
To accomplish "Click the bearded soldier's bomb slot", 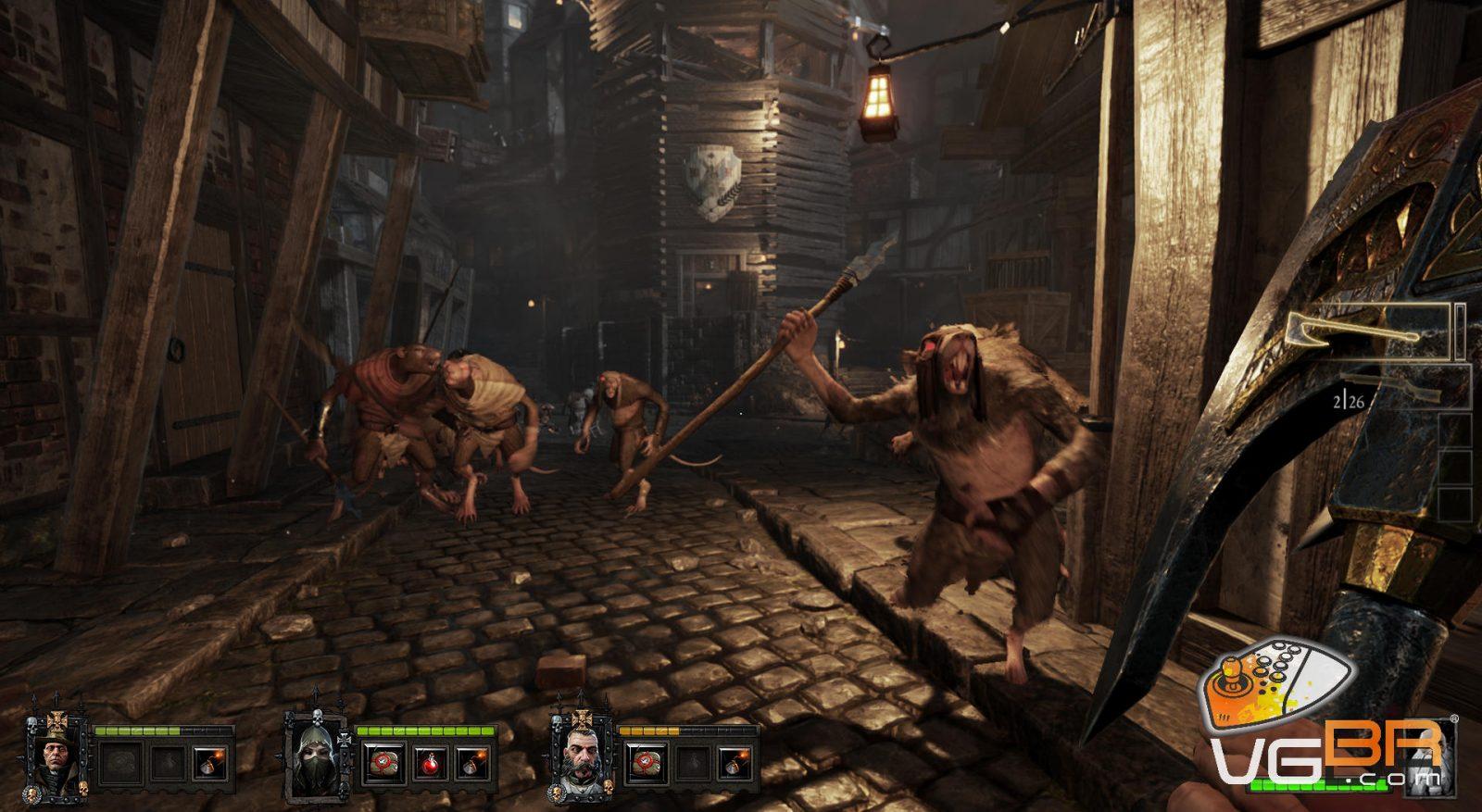I will click(735, 764).
